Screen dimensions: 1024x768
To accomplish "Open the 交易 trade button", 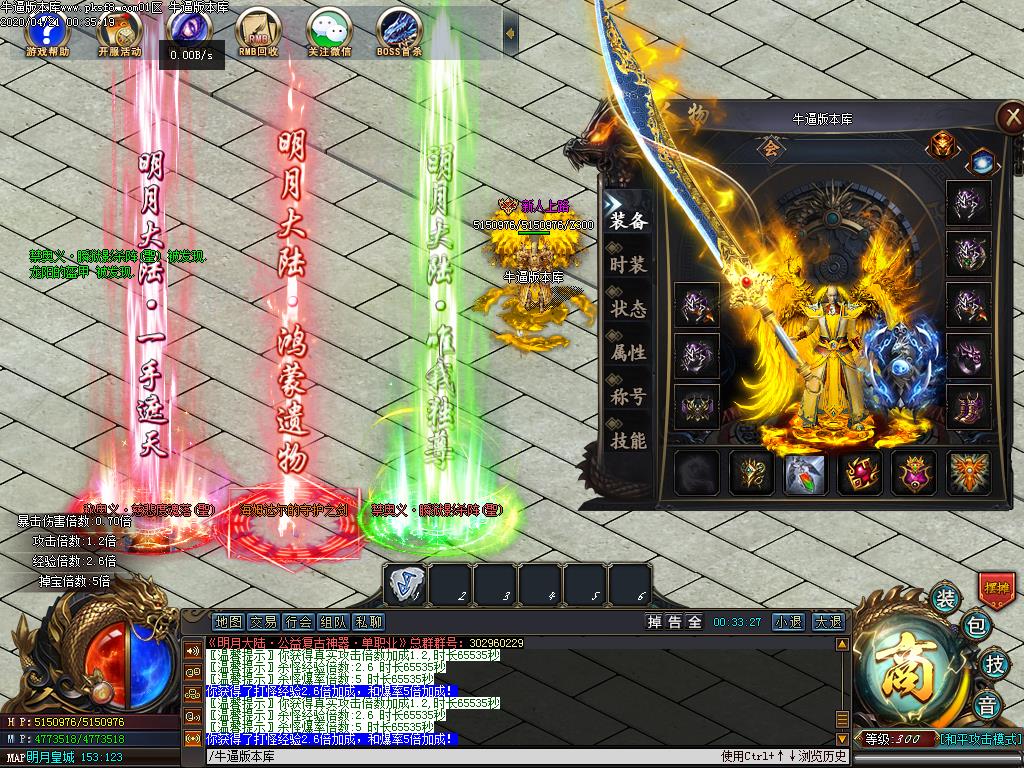I will point(263,622).
